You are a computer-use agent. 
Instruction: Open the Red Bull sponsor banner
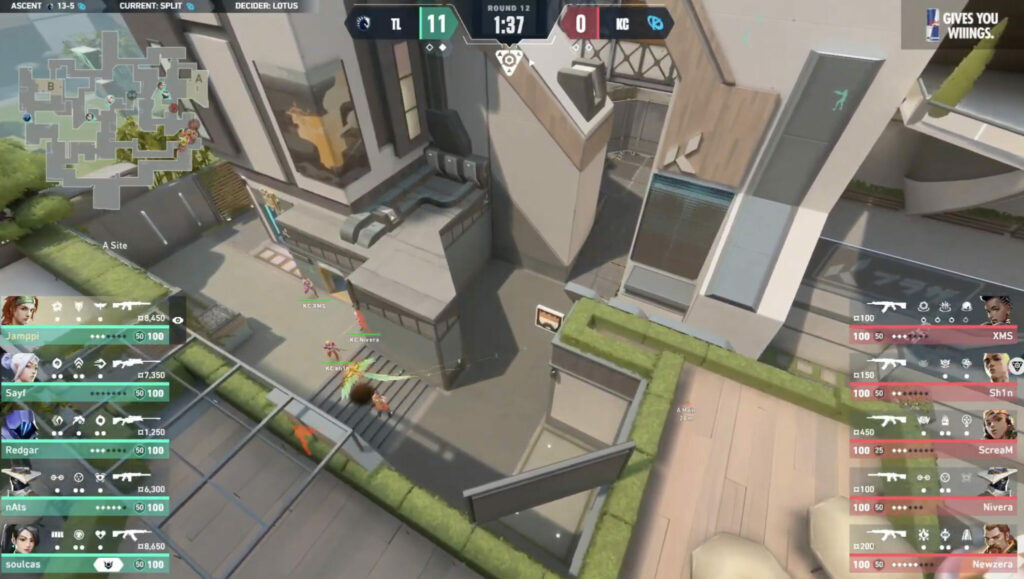960,24
